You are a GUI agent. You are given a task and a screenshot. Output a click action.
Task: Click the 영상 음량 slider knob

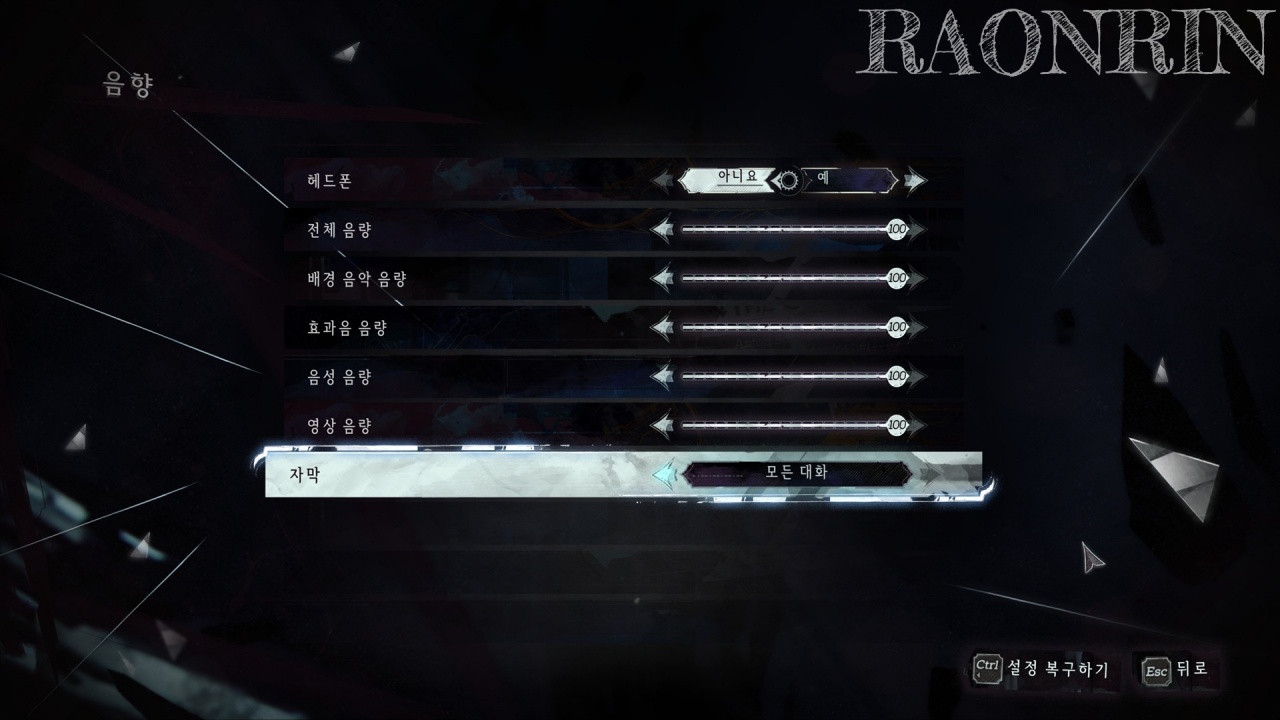coord(897,425)
